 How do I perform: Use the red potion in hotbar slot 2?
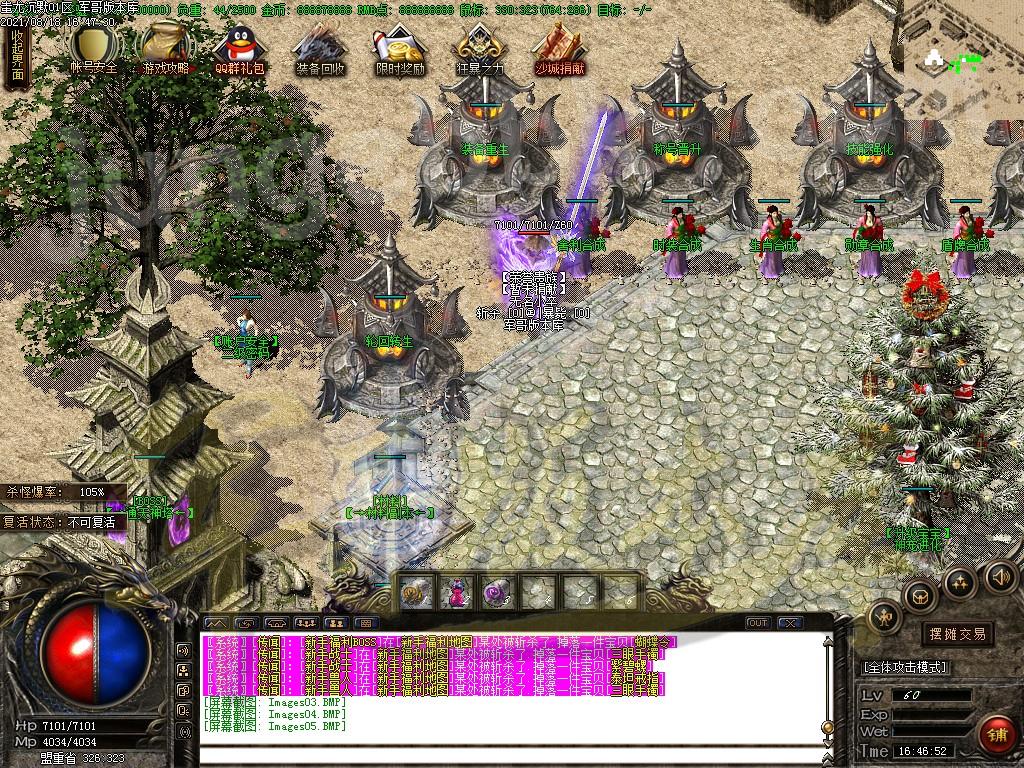457,593
